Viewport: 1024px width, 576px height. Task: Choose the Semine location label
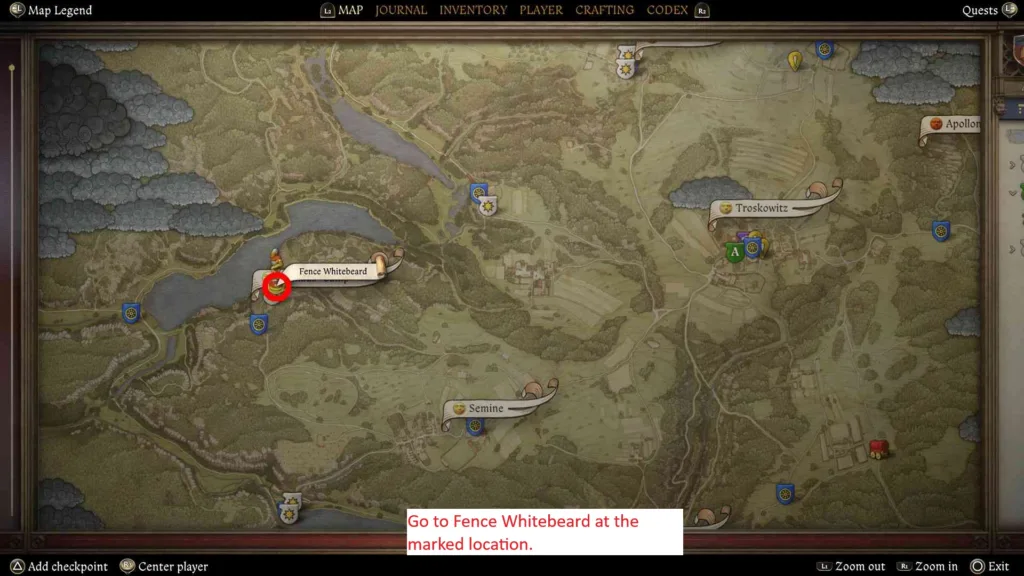click(x=486, y=409)
